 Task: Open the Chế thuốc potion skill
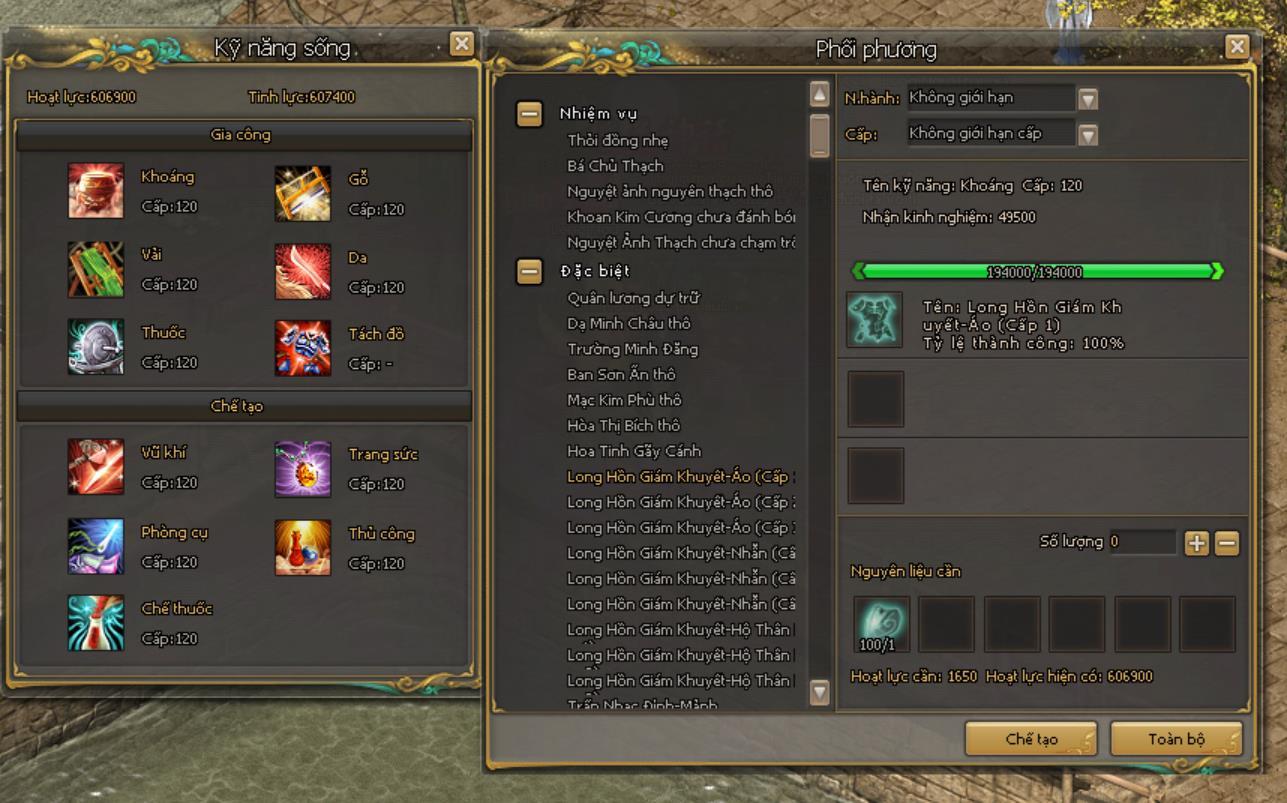[x=96, y=623]
